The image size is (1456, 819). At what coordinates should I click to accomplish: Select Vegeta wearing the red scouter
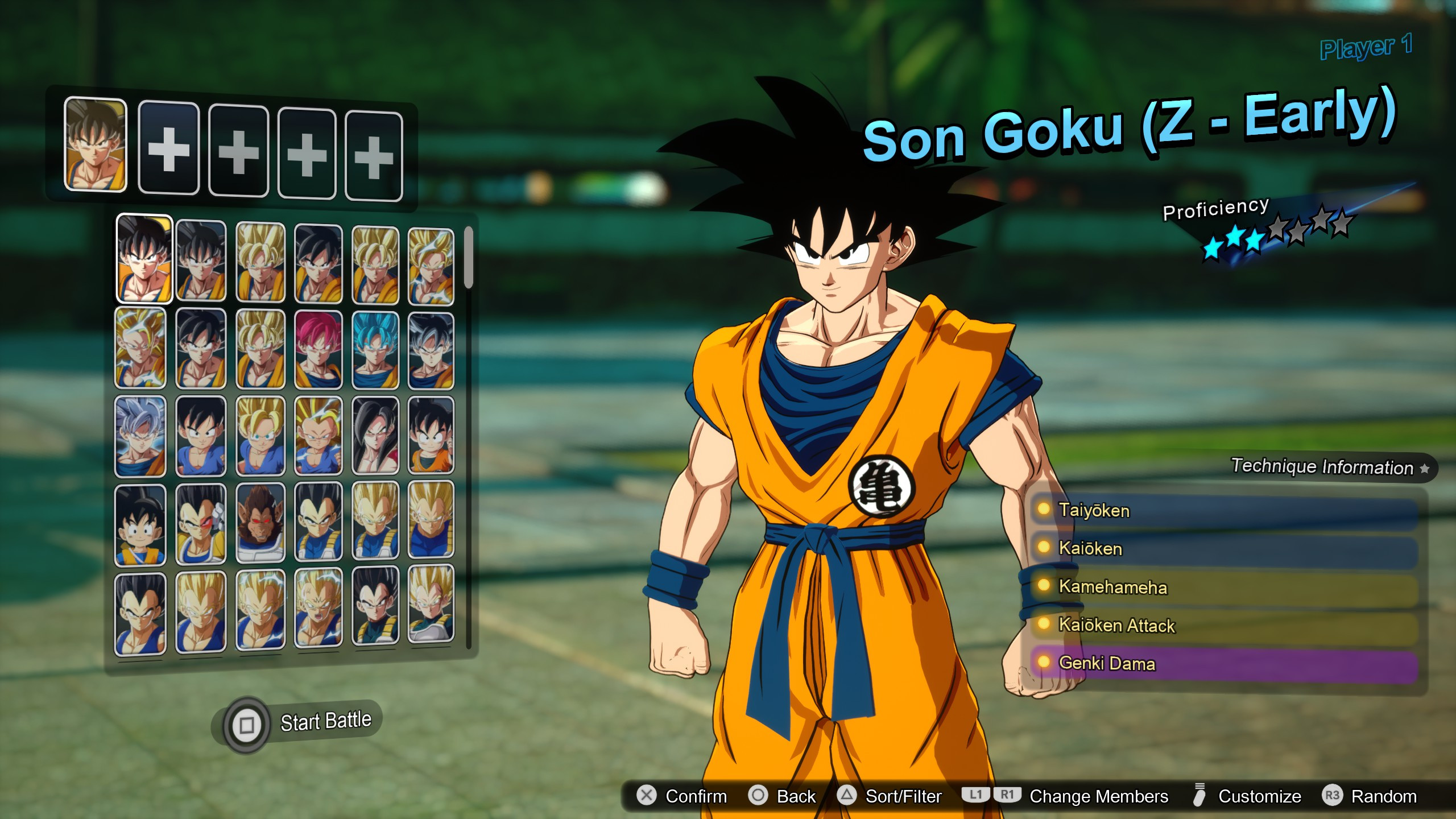tap(201, 523)
